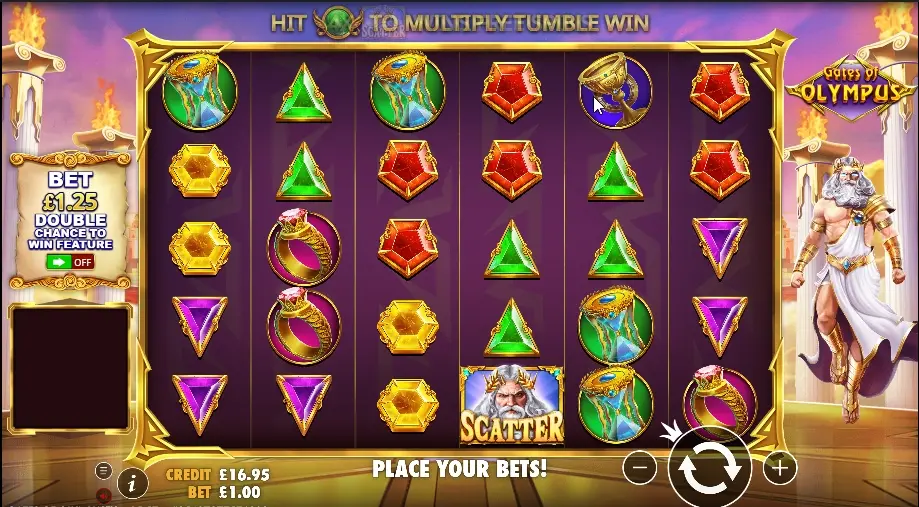Increase the bet with the plus button
919x507 pixels.
click(780, 466)
